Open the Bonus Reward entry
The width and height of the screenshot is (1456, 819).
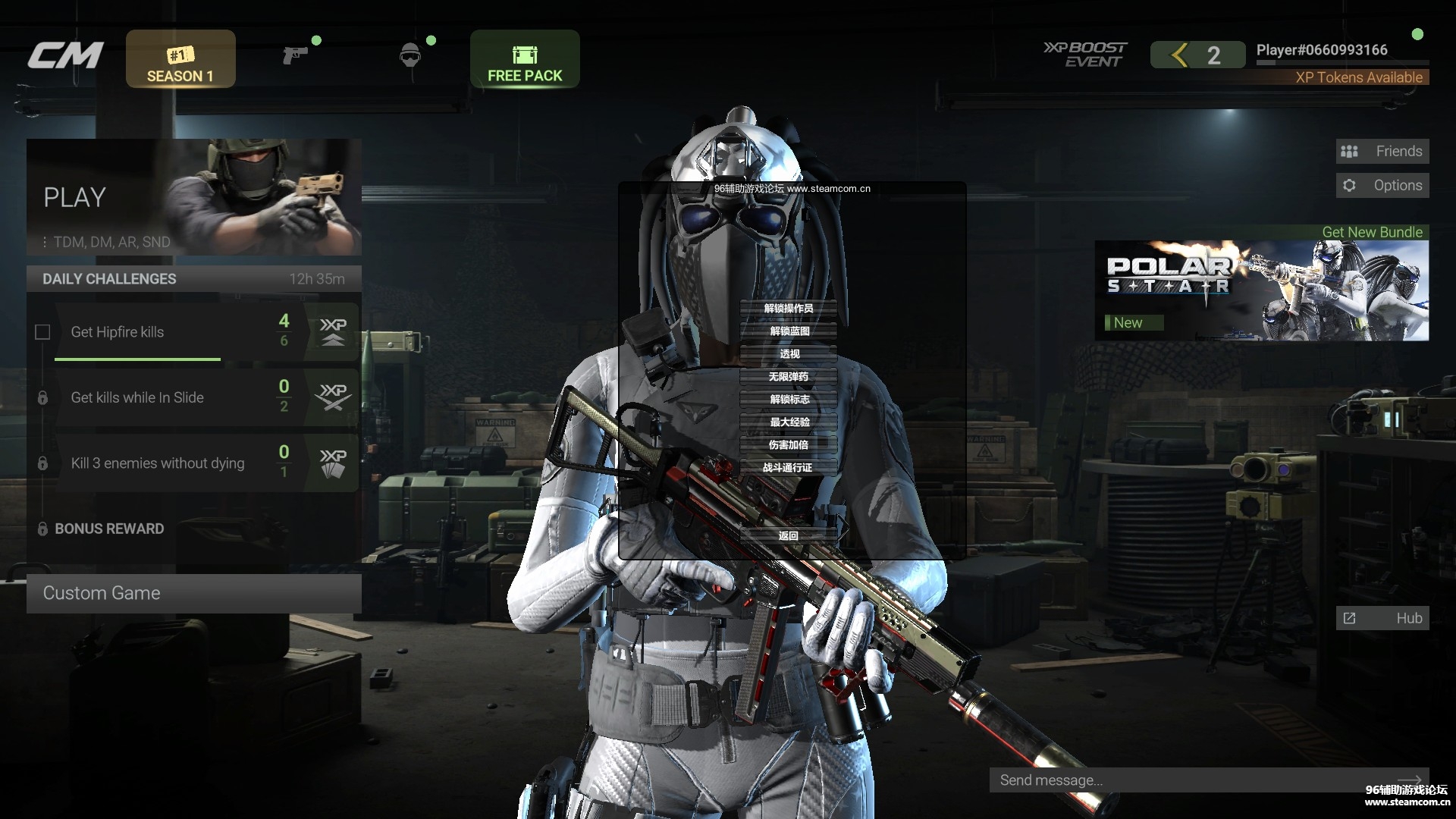click(x=109, y=529)
